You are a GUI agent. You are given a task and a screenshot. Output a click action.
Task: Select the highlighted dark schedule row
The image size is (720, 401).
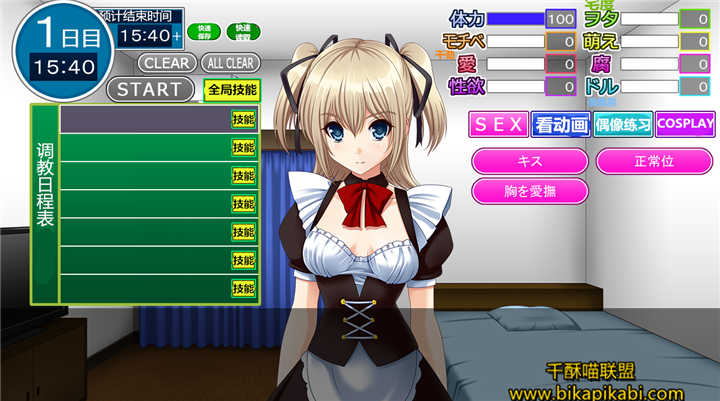[143, 119]
